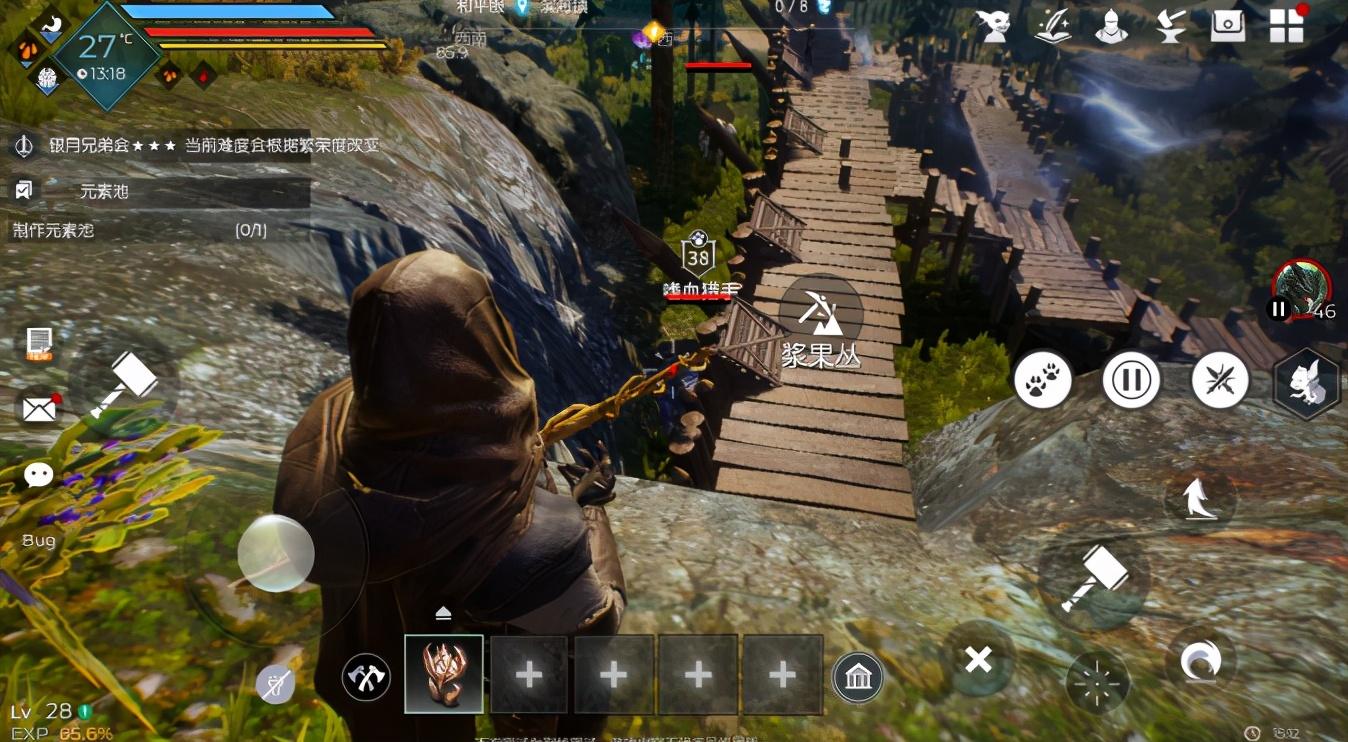Open the goblin face menu icon
This screenshot has width=1348, height=742.
[x=993, y=27]
